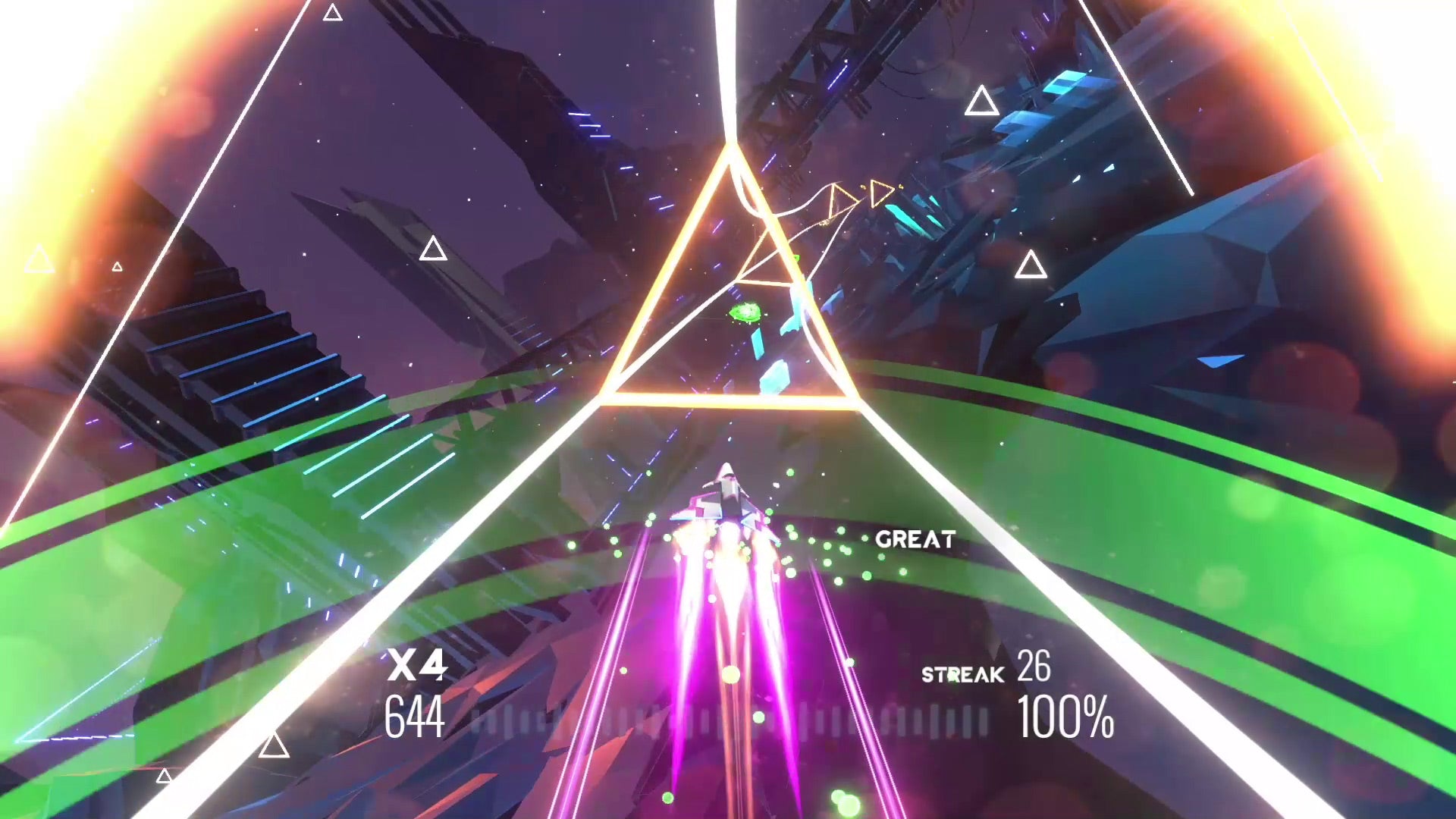The height and width of the screenshot is (819, 1456).
Task: Click the green note orb ahead of ship
Action: click(x=745, y=312)
